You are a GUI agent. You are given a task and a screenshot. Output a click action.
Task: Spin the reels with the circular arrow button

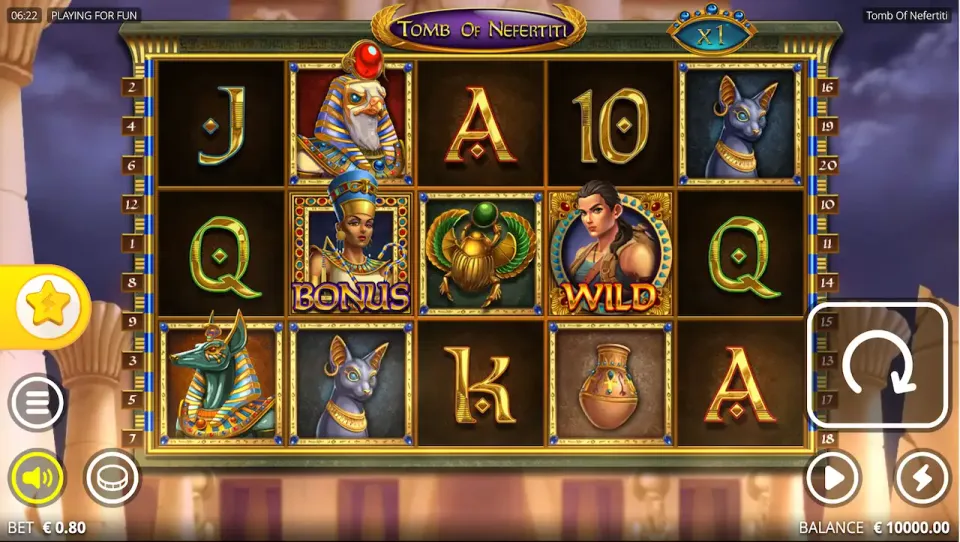(x=877, y=366)
